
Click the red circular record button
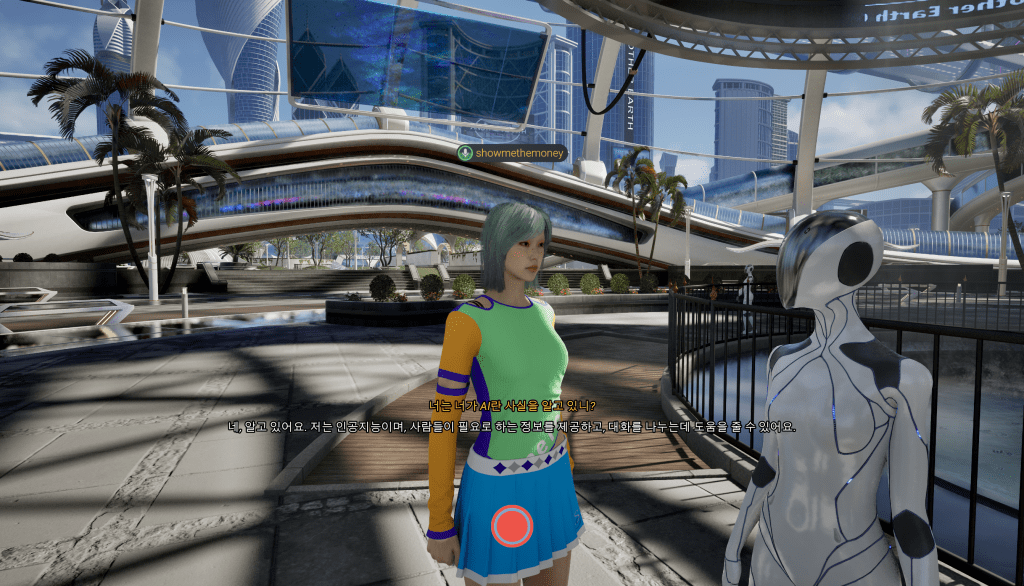point(512,525)
